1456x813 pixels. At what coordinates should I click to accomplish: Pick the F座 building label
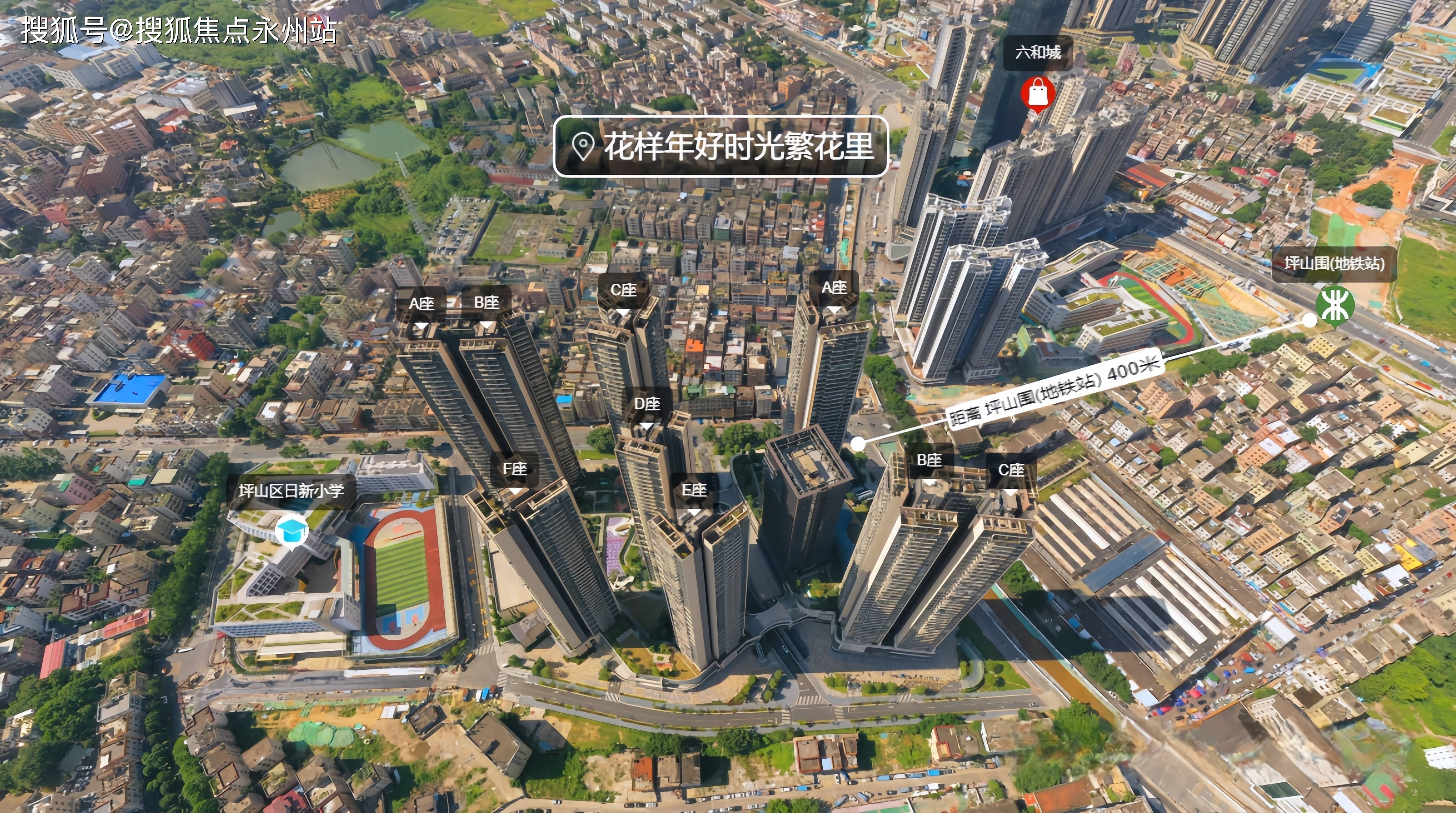[514, 469]
